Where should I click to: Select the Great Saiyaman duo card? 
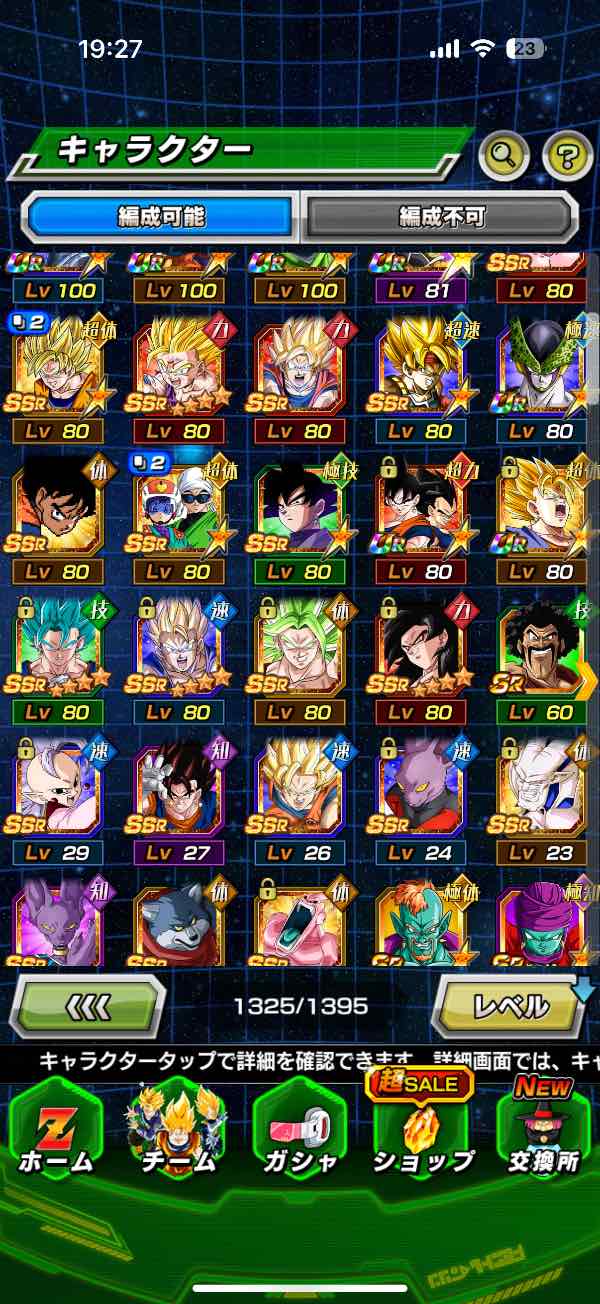coord(179,515)
